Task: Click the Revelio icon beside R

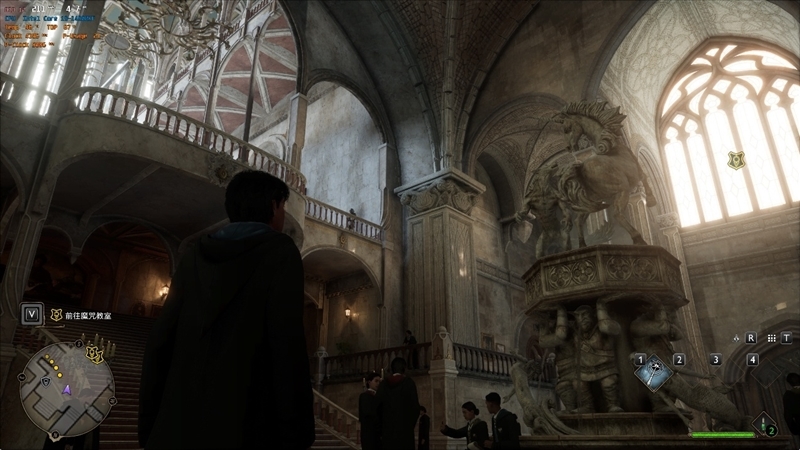Action: pyautogui.click(x=738, y=338)
